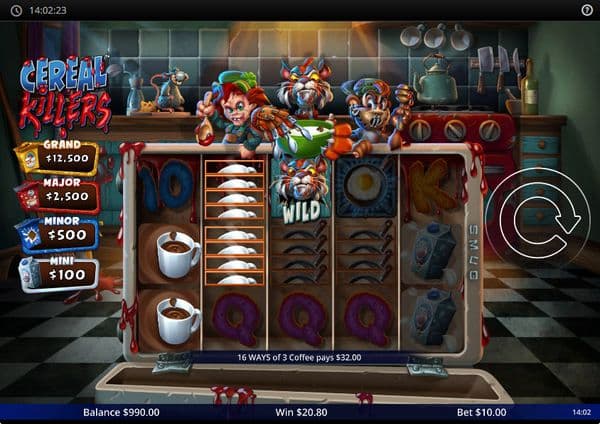This screenshot has width=600, height=424.
Task: Click the Bet $10.00 amount
Action: [x=480, y=412]
